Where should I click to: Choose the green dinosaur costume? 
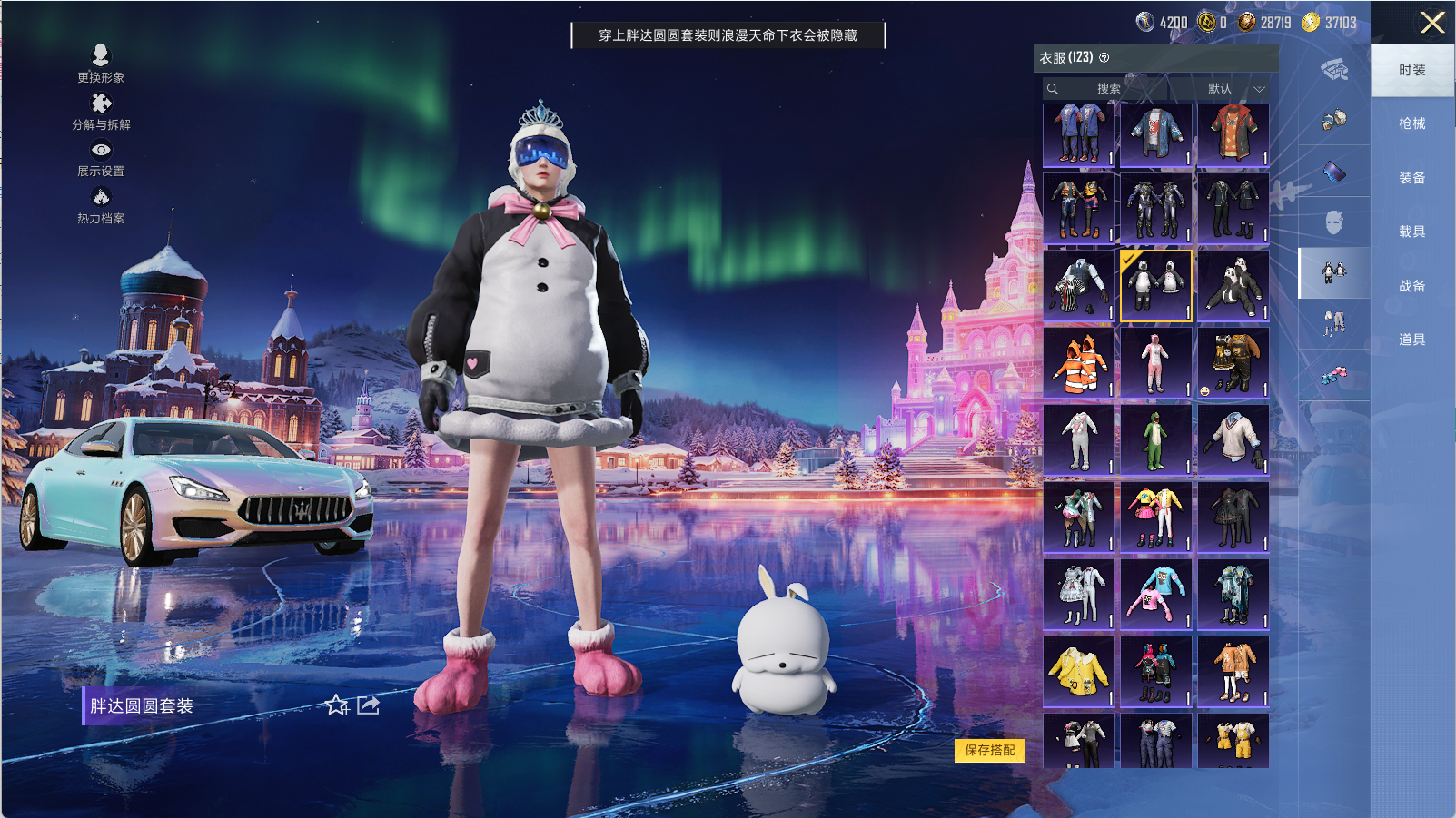click(1155, 440)
